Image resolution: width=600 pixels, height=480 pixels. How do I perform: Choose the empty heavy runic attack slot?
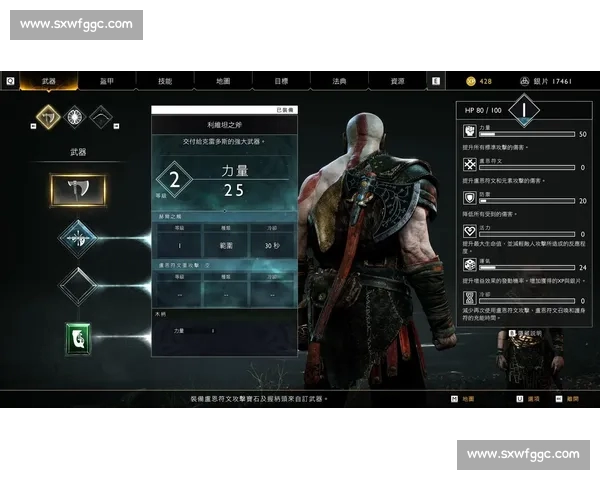point(77,287)
